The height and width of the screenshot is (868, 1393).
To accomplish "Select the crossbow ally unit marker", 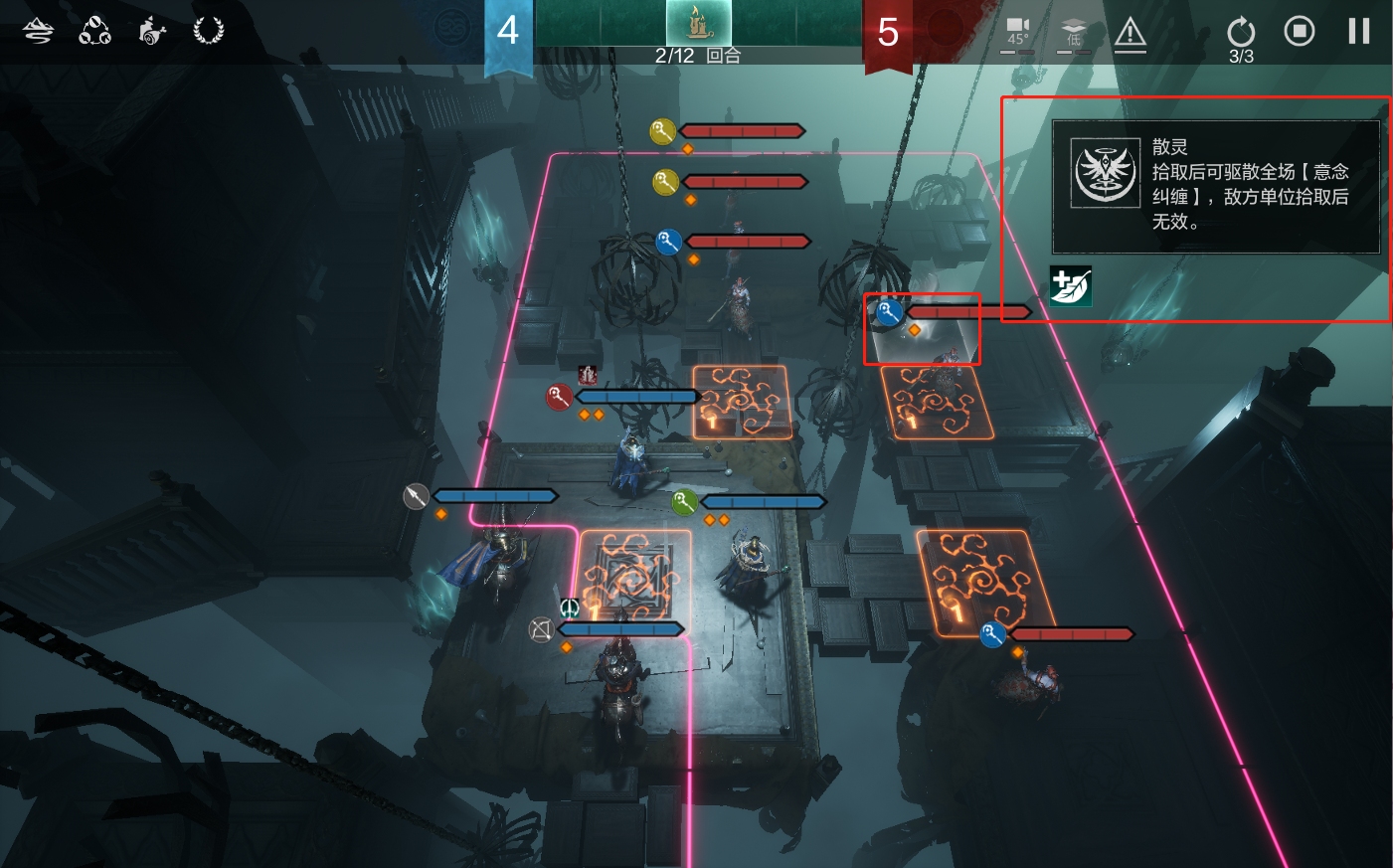I will coord(541,629).
